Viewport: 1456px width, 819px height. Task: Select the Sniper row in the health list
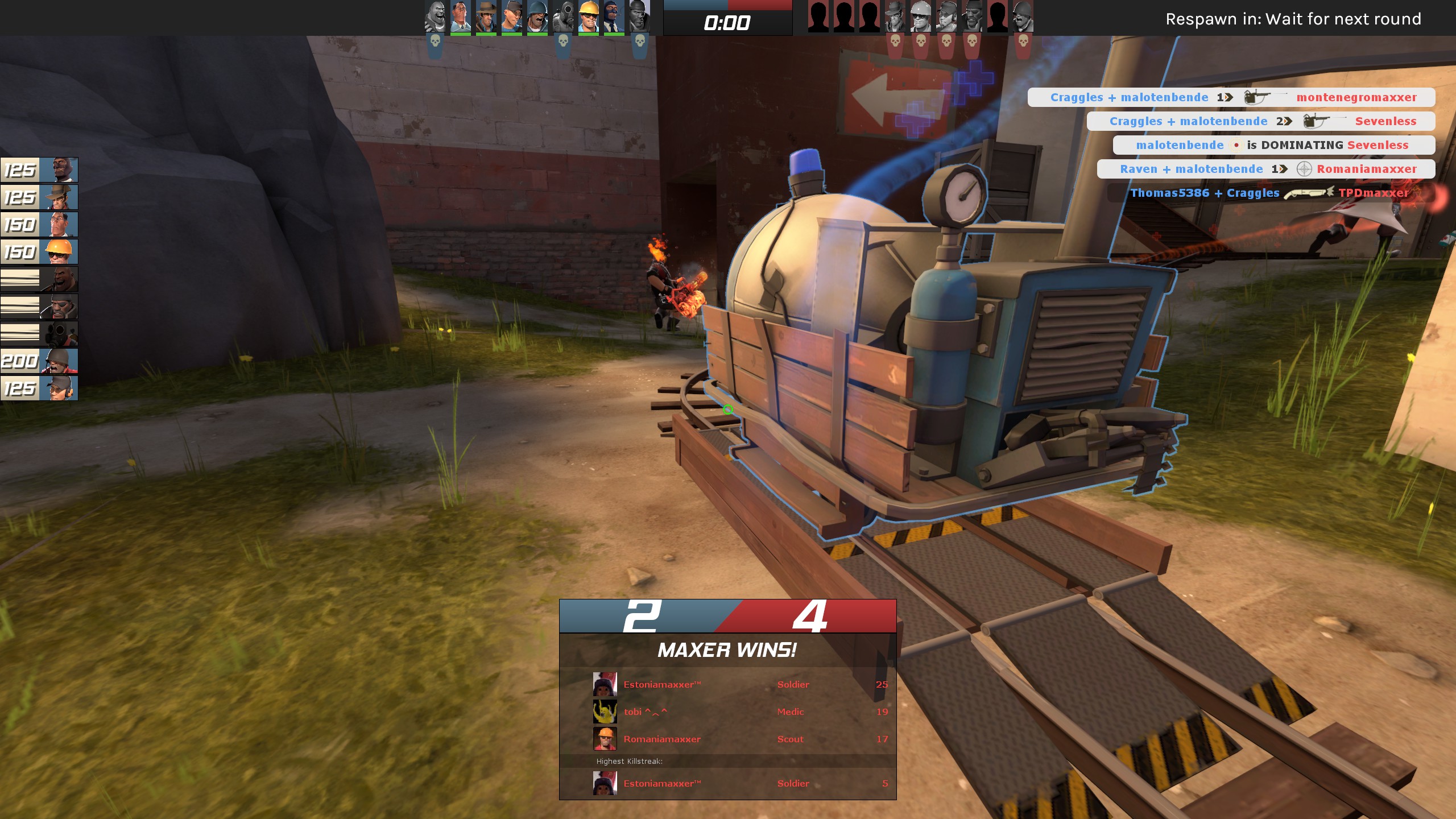pos(39,197)
